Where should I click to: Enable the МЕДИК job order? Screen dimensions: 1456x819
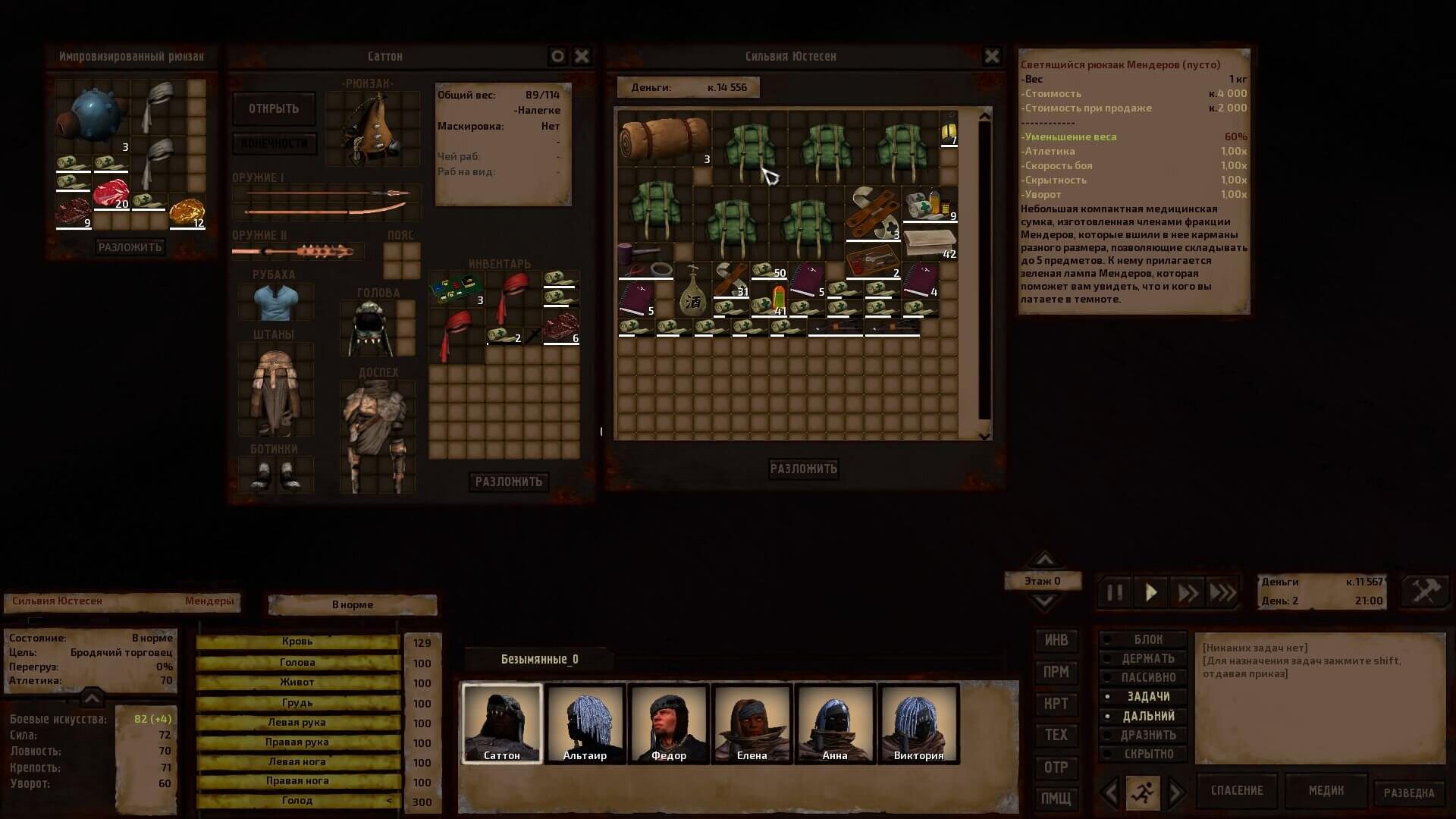[1326, 791]
